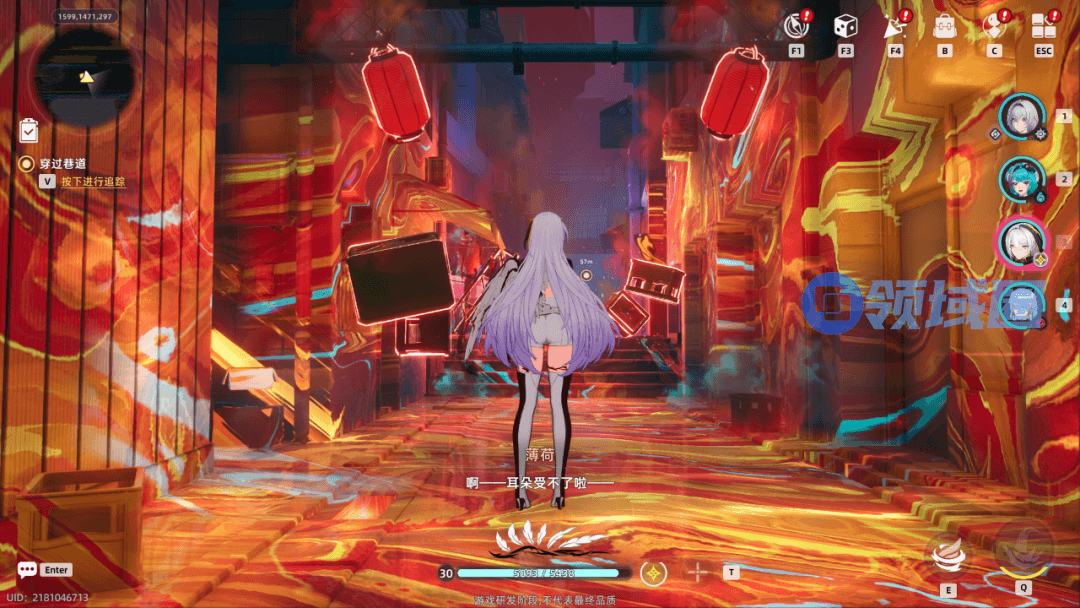The image size is (1080, 608).
Task: Open the party popper events icon
Action: (894, 27)
